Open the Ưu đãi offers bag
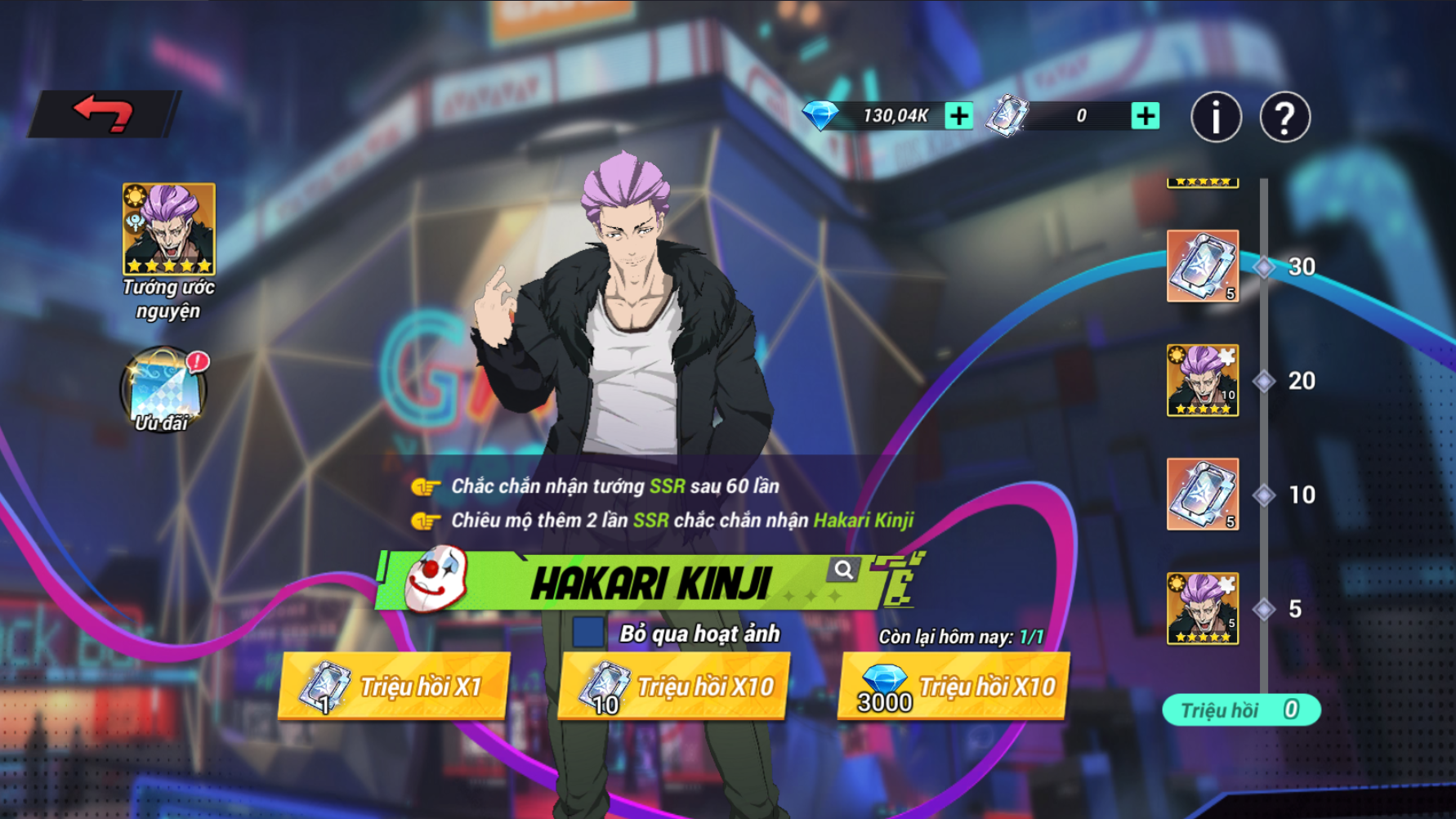1456x819 pixels. pos(163,390)
